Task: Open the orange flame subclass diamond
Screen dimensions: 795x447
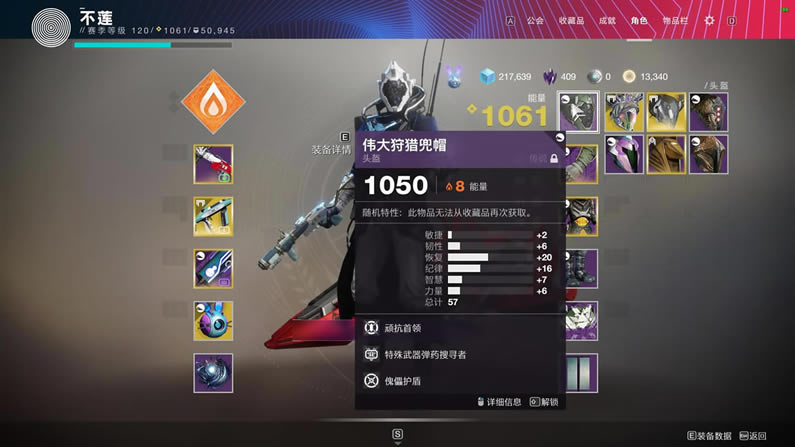Action: tap(213, 102)
